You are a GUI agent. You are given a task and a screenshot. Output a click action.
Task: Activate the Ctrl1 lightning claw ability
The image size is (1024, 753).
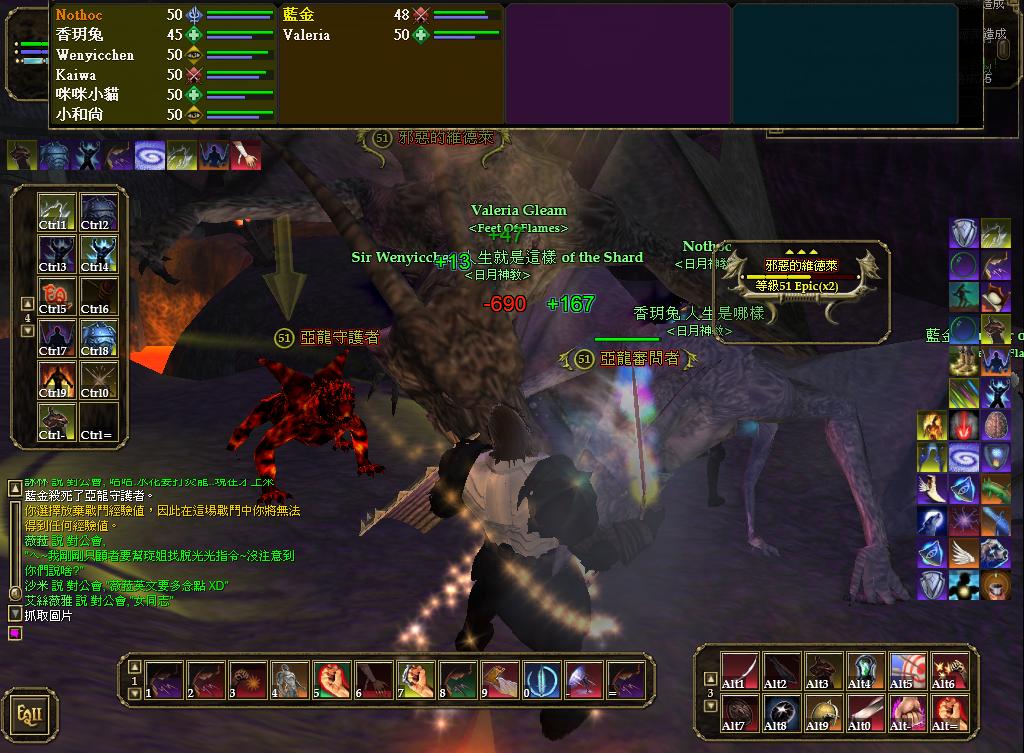coord(53,212)
